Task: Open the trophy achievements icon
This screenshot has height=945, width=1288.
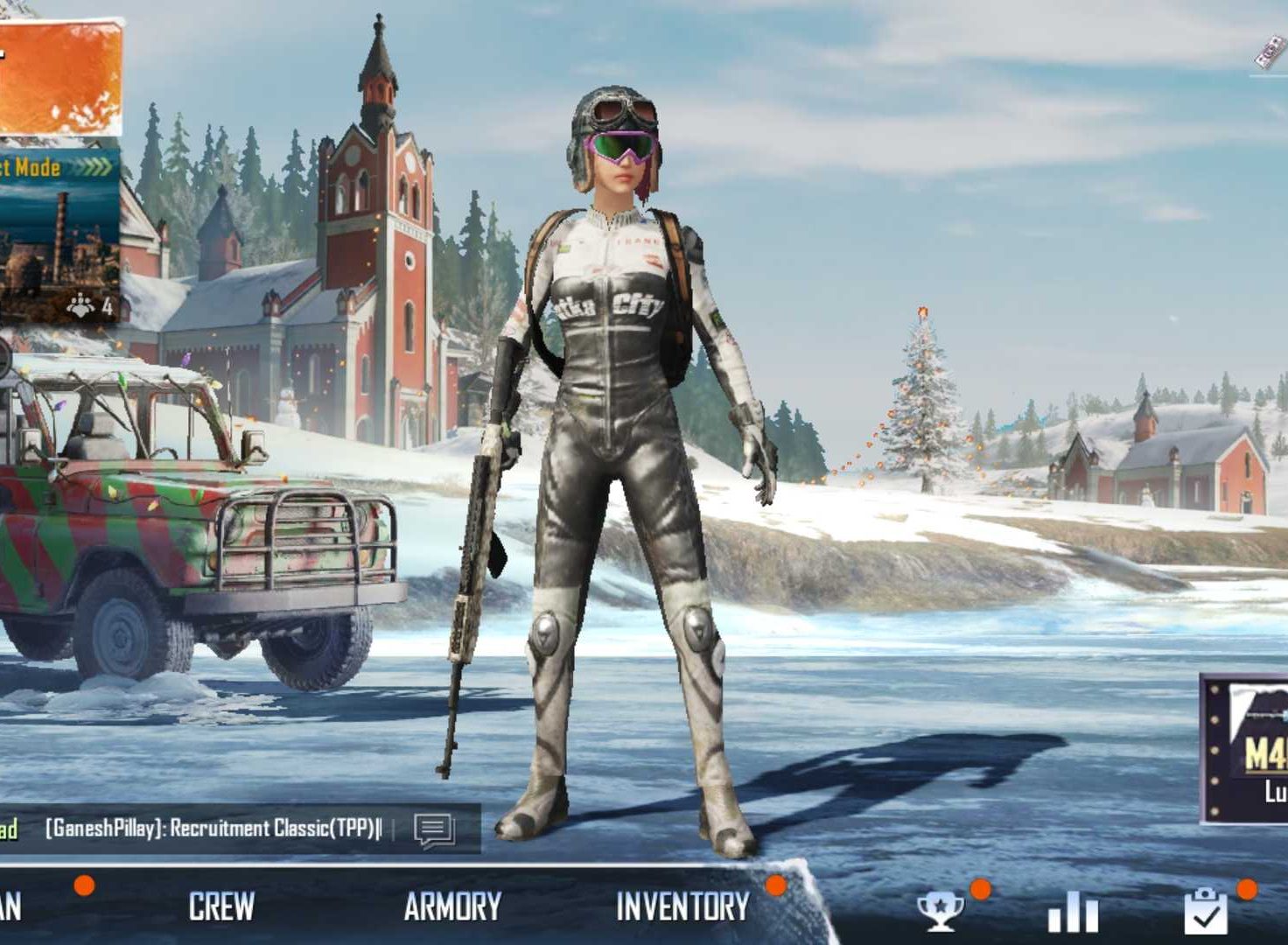Action: coord(940,912)
